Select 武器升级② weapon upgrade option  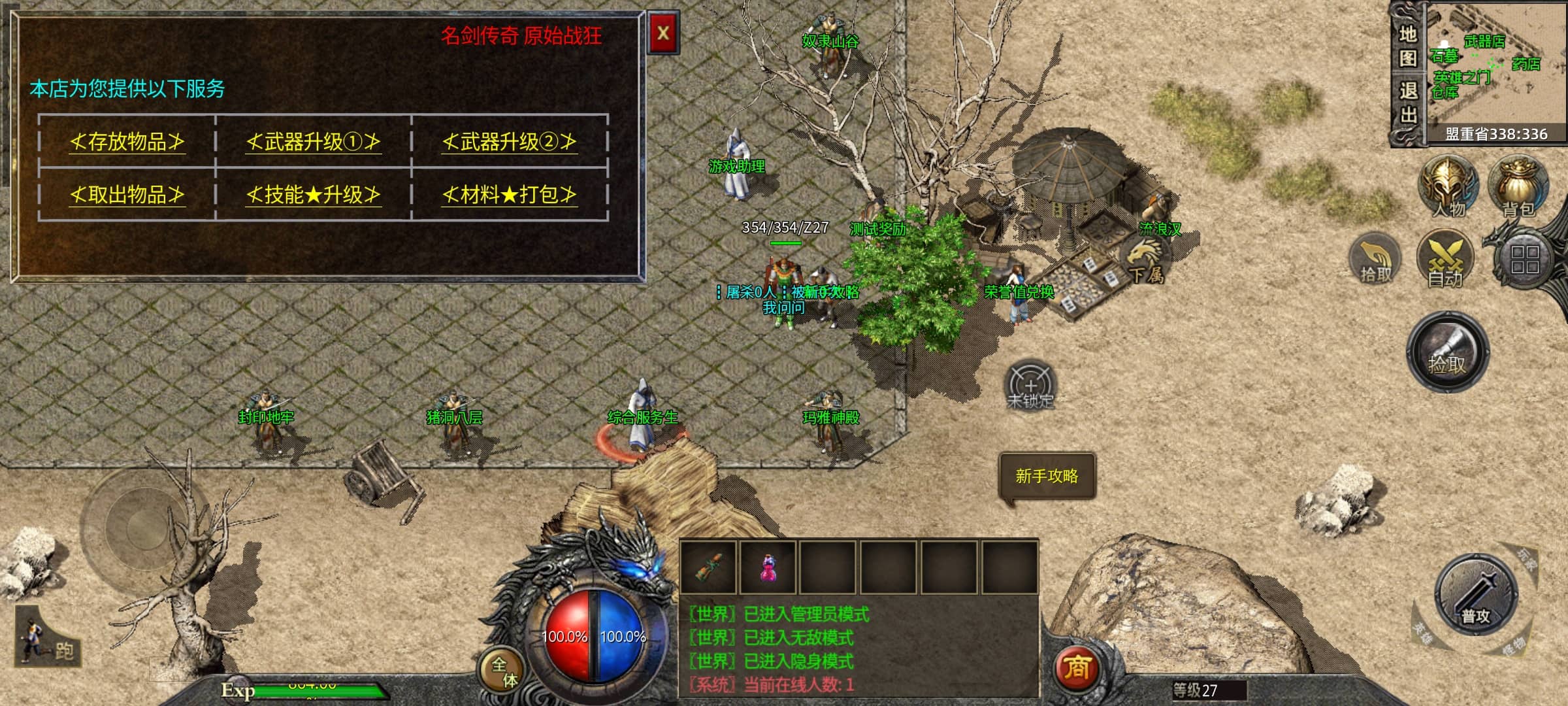[x=509, y=141]
